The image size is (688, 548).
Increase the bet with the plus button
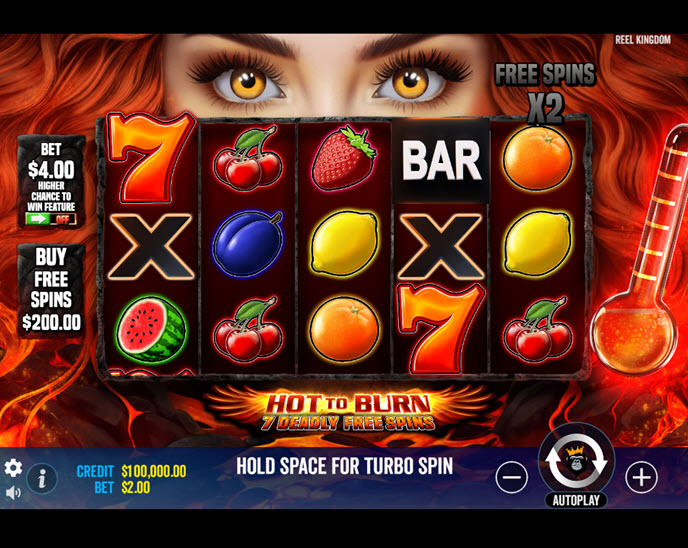(641, 477)
